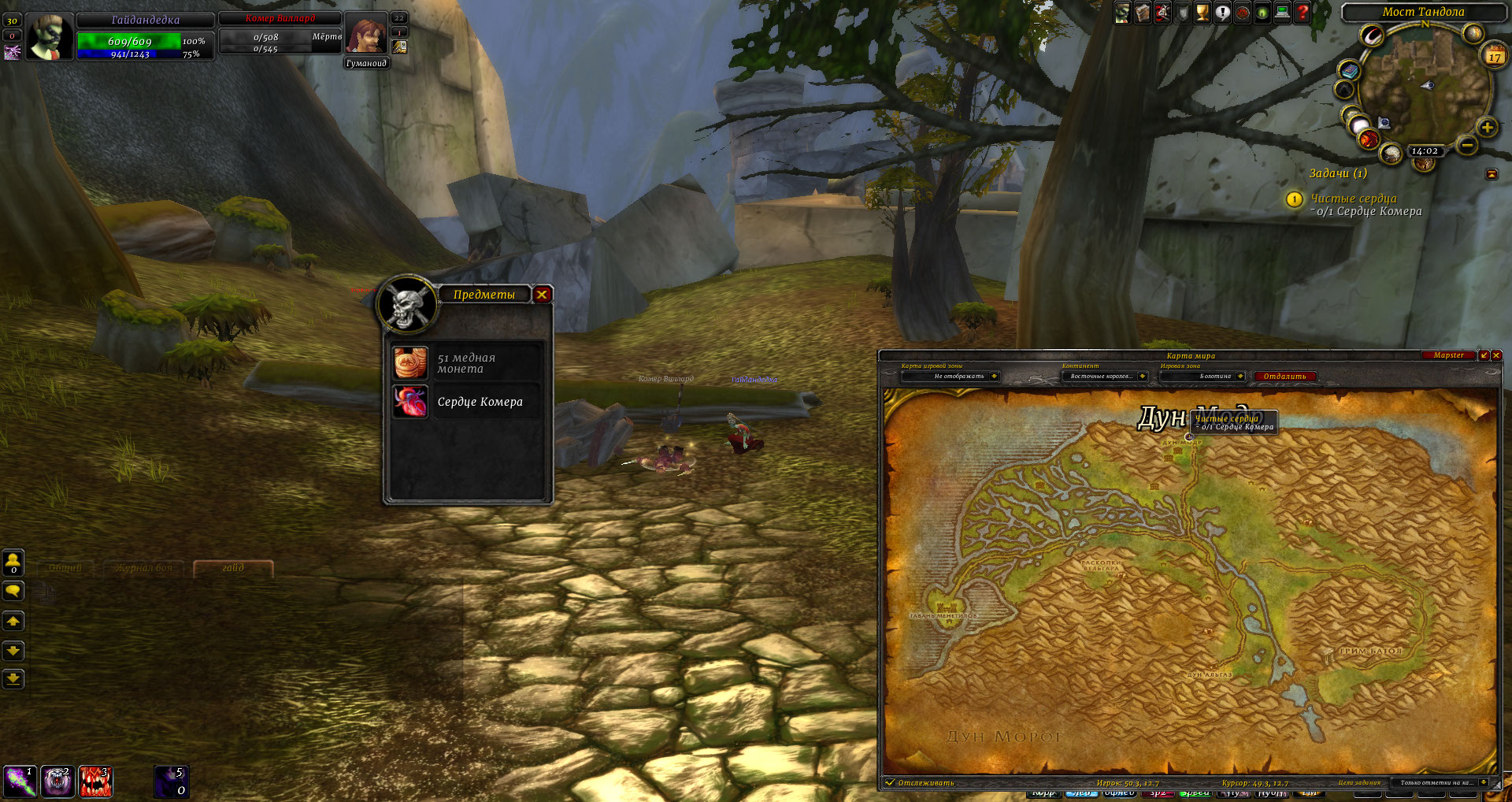1512x802 pixels.
Task: Select the Чистые сердца quest in tracker
Action: pyautogui.click(x=1353, y=199)
